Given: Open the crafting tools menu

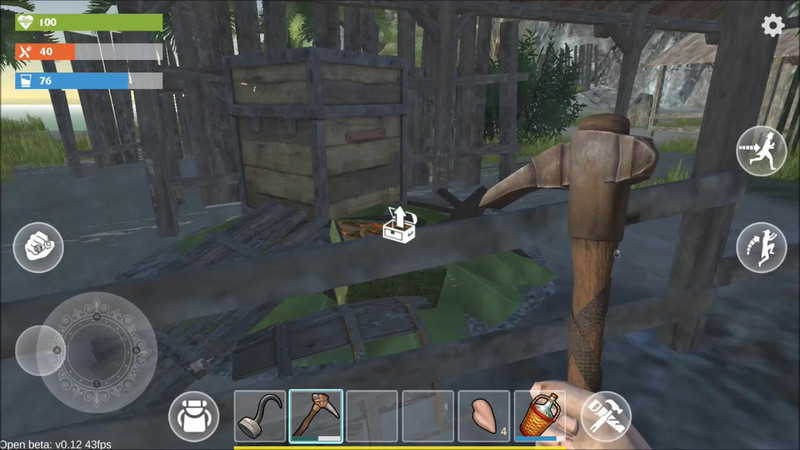Looking at the screenshot, I should click(606, 416).
